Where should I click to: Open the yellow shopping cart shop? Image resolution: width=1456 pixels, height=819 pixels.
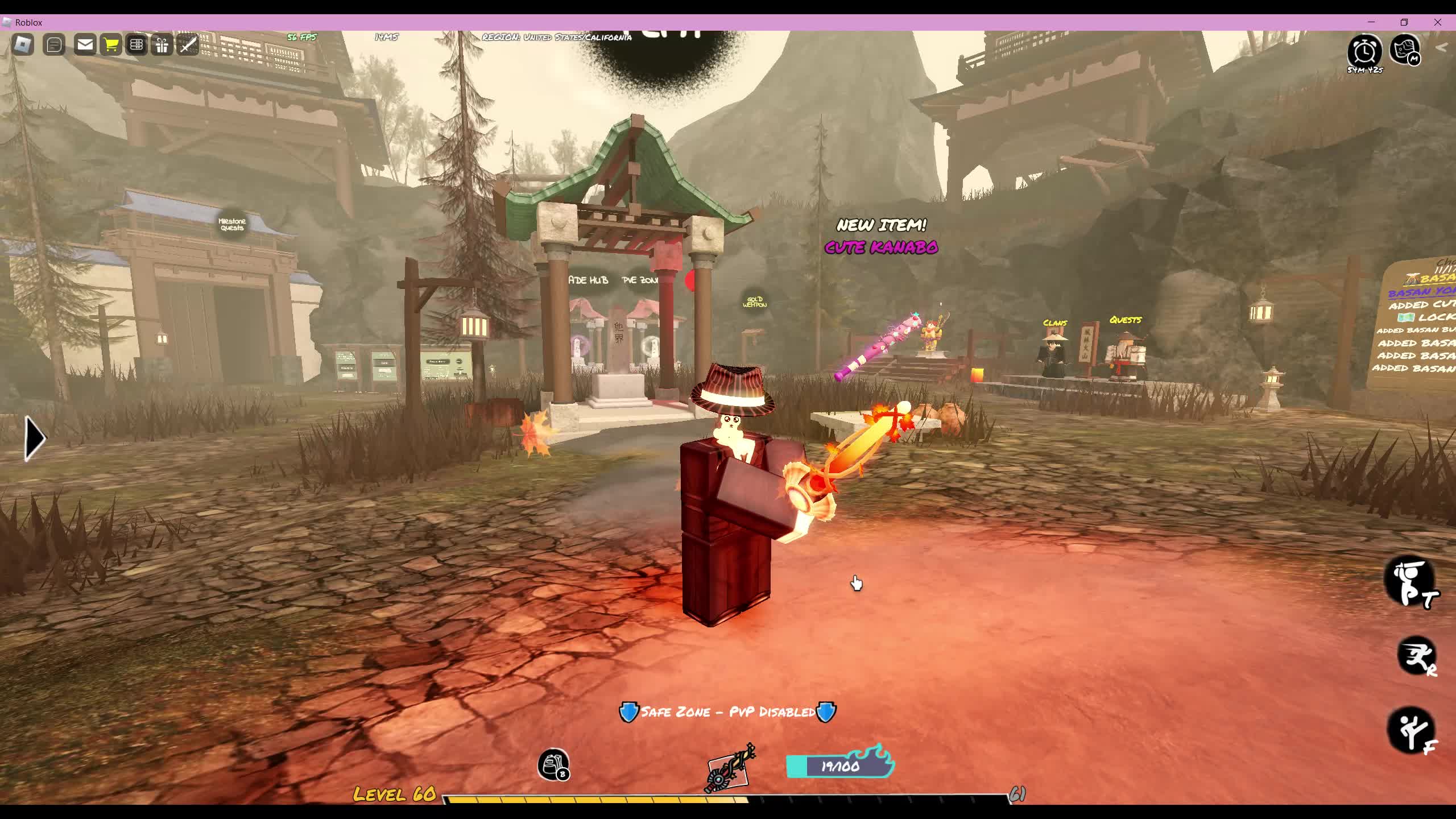(x=111, y=44)
